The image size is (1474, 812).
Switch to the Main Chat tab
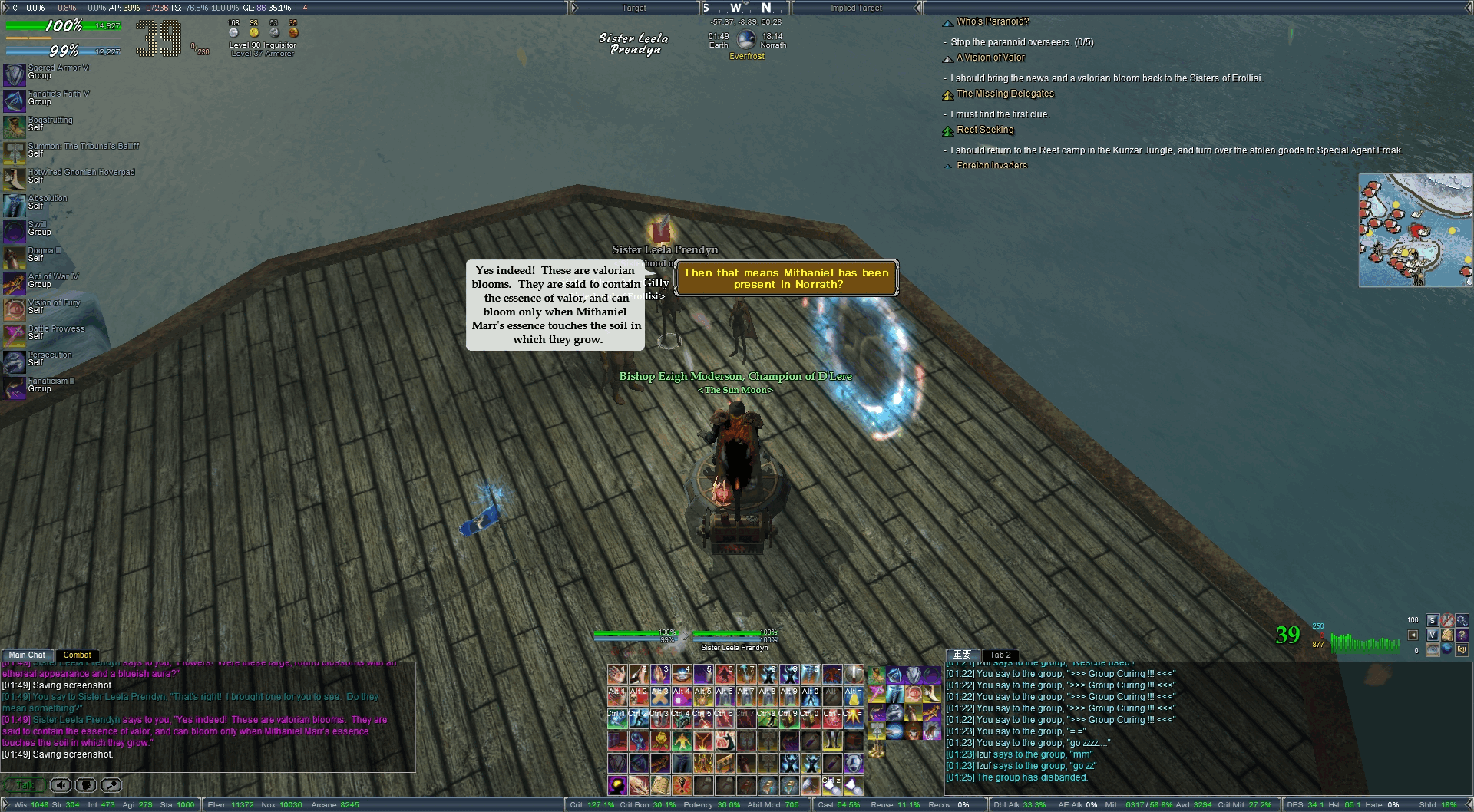tap(27, 655)
